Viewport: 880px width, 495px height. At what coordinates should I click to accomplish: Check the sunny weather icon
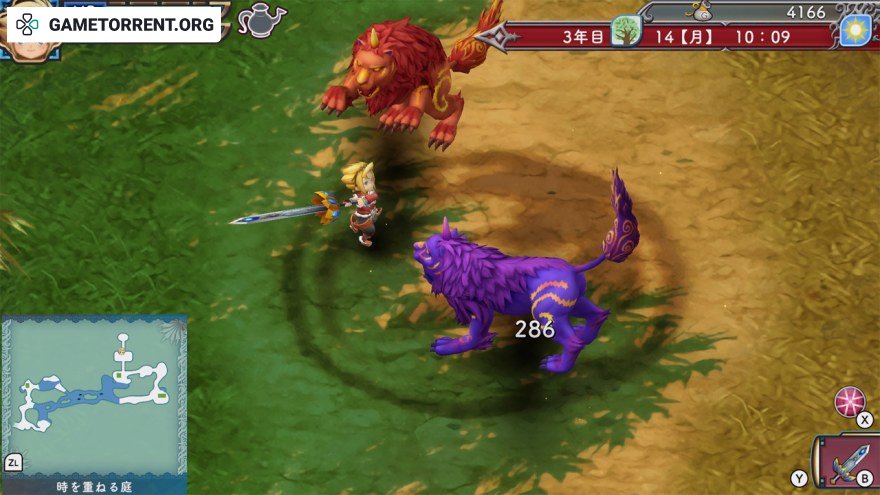[x=855, y=31]
